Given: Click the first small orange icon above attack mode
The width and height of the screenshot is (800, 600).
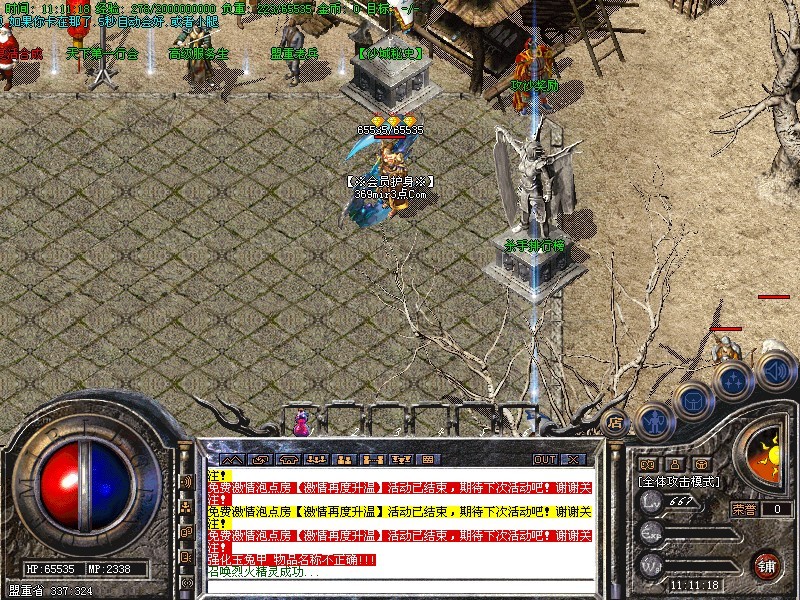Looking at the screenshot, I should coord(647,464).
